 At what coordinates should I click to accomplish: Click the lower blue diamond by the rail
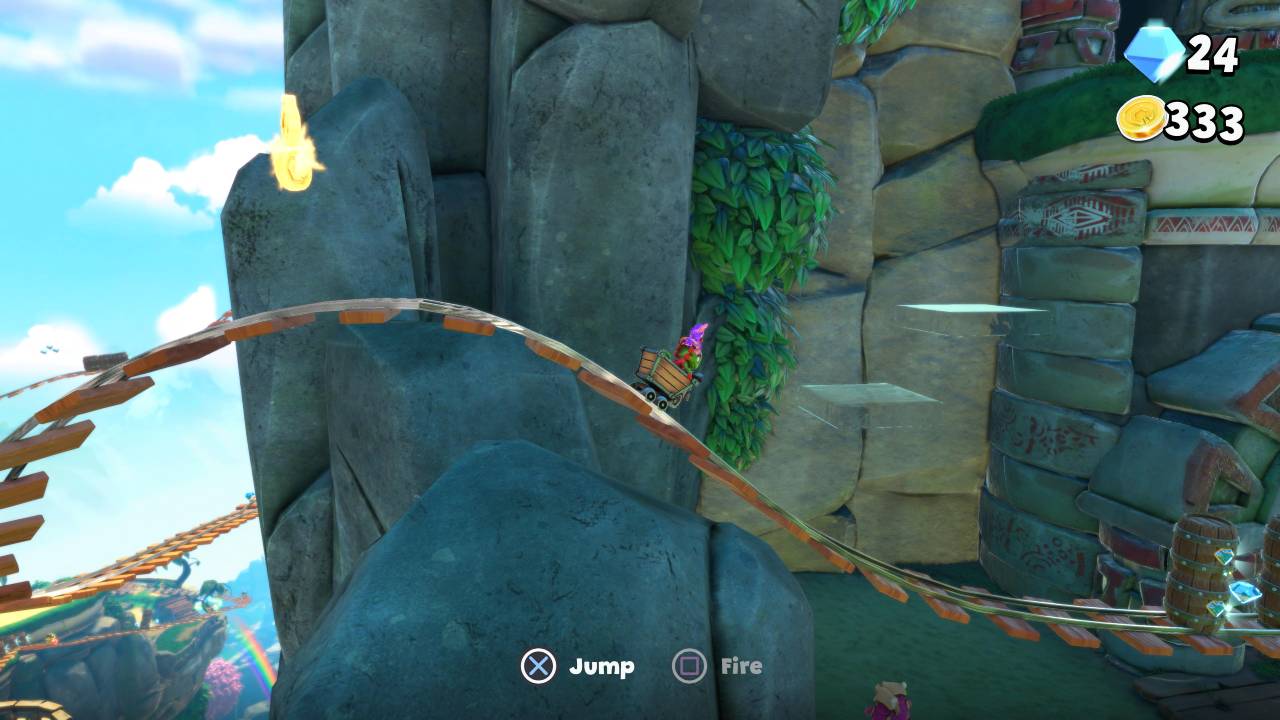(1217, 608)
